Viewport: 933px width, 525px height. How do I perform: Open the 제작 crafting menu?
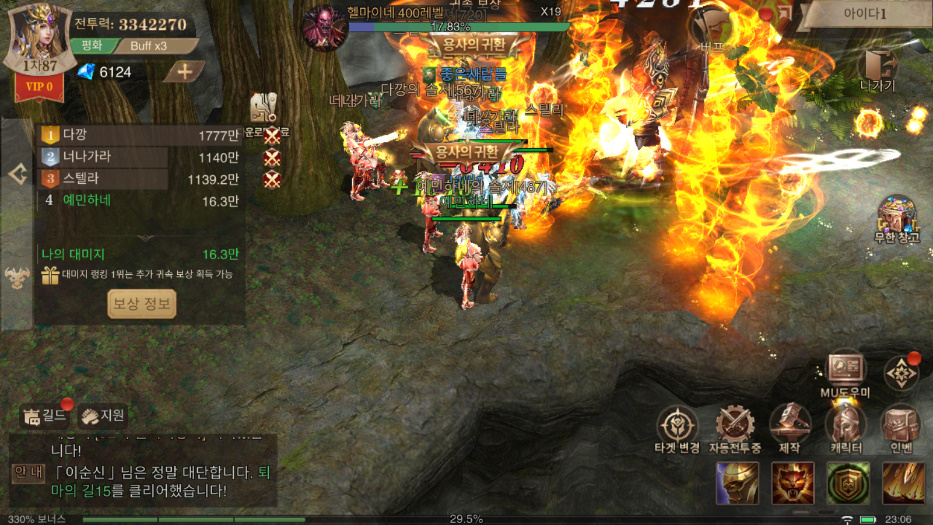[x=790, y=429]
